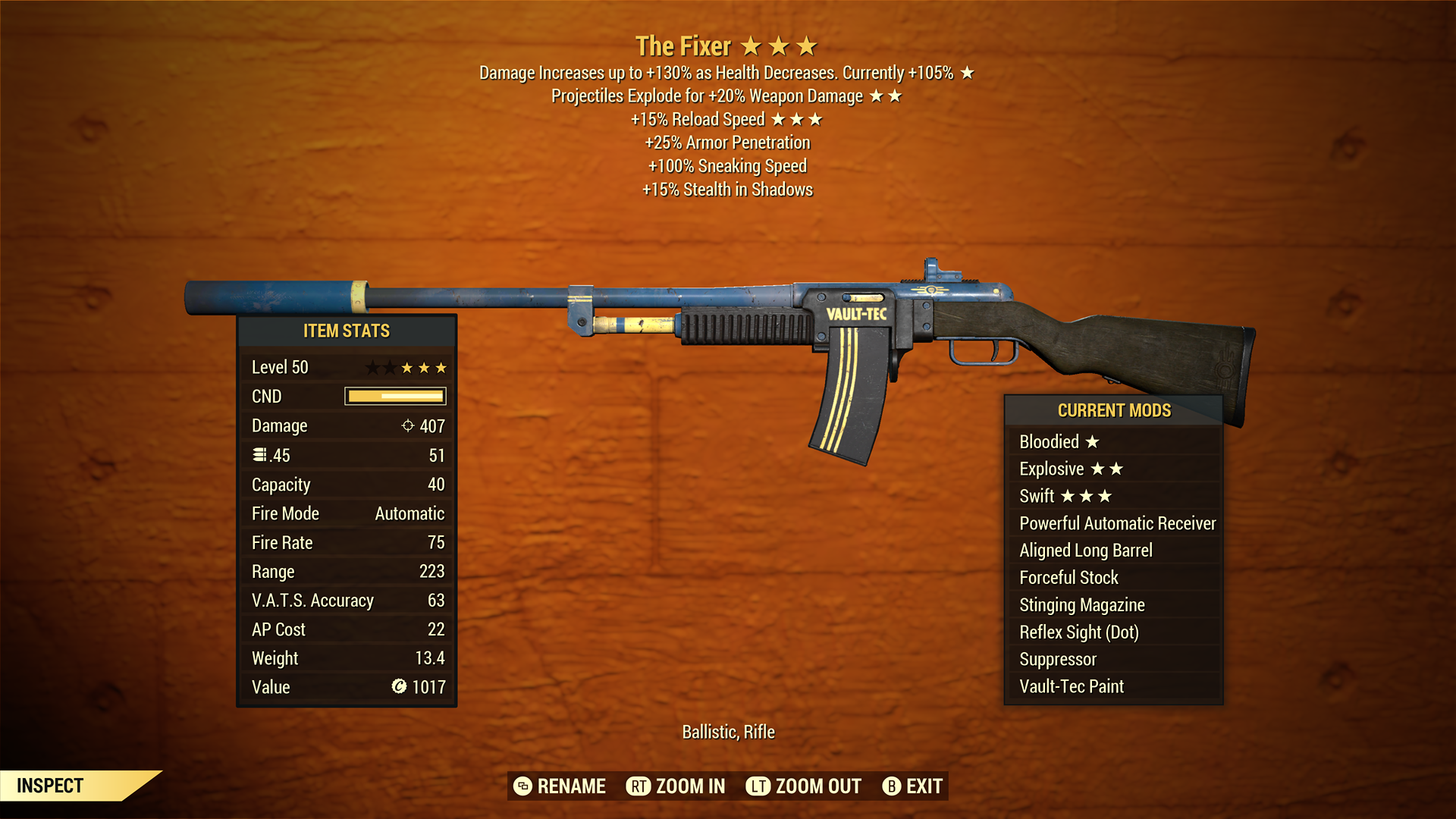Select the INSPECT tab in the corner
Viewport: 1456px width, 819px height.
pyautogui.click(x=49, y=786)
